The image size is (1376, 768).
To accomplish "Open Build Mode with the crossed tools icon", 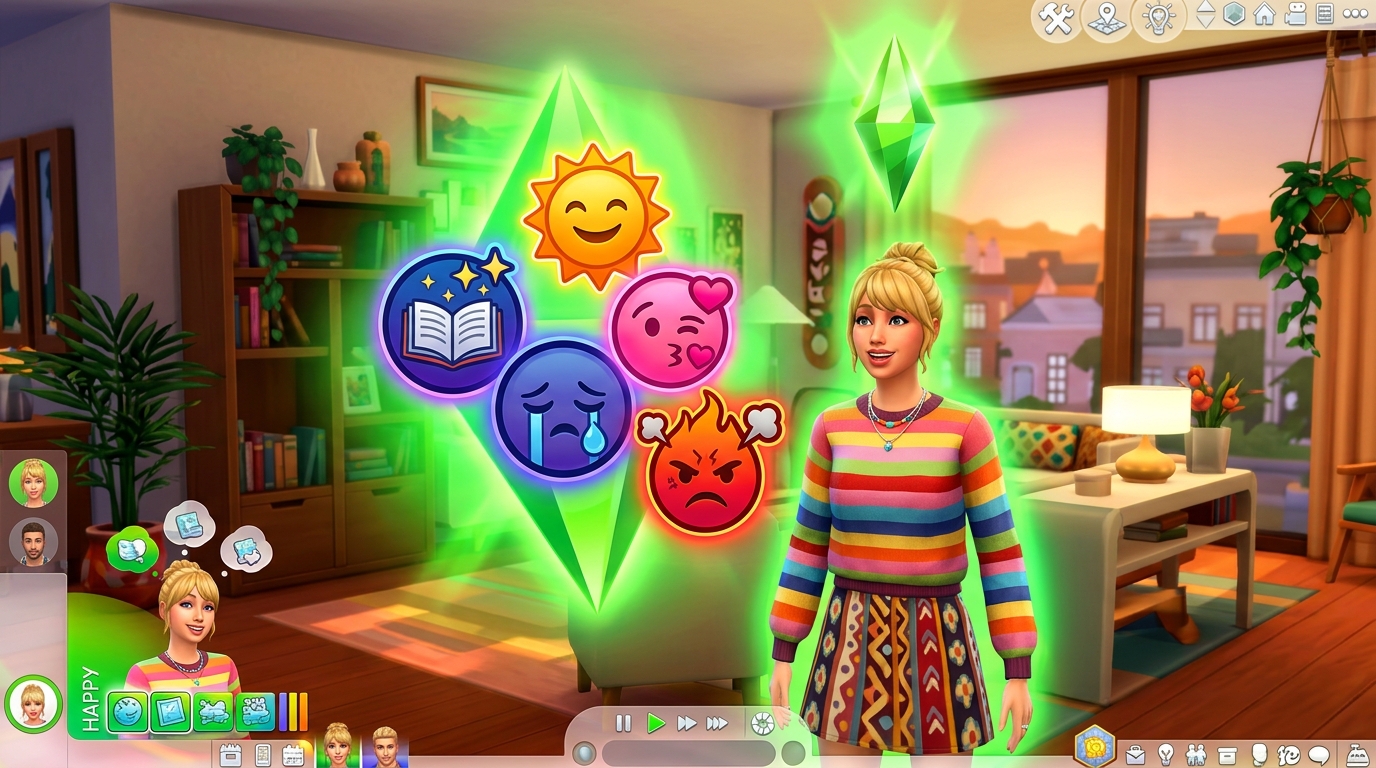I will click(1055, 18).
